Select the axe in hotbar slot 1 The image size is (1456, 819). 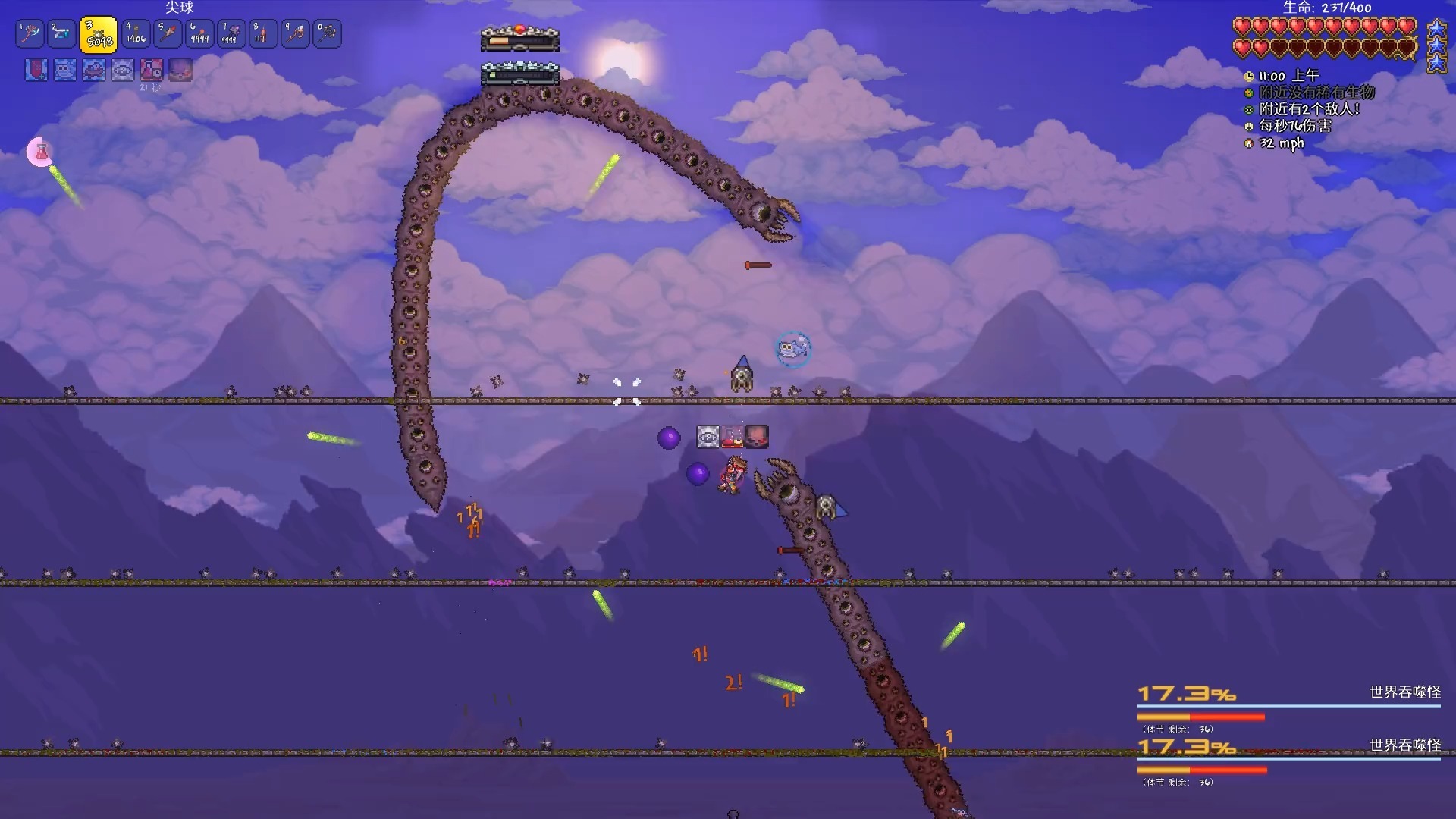(30, 33)
